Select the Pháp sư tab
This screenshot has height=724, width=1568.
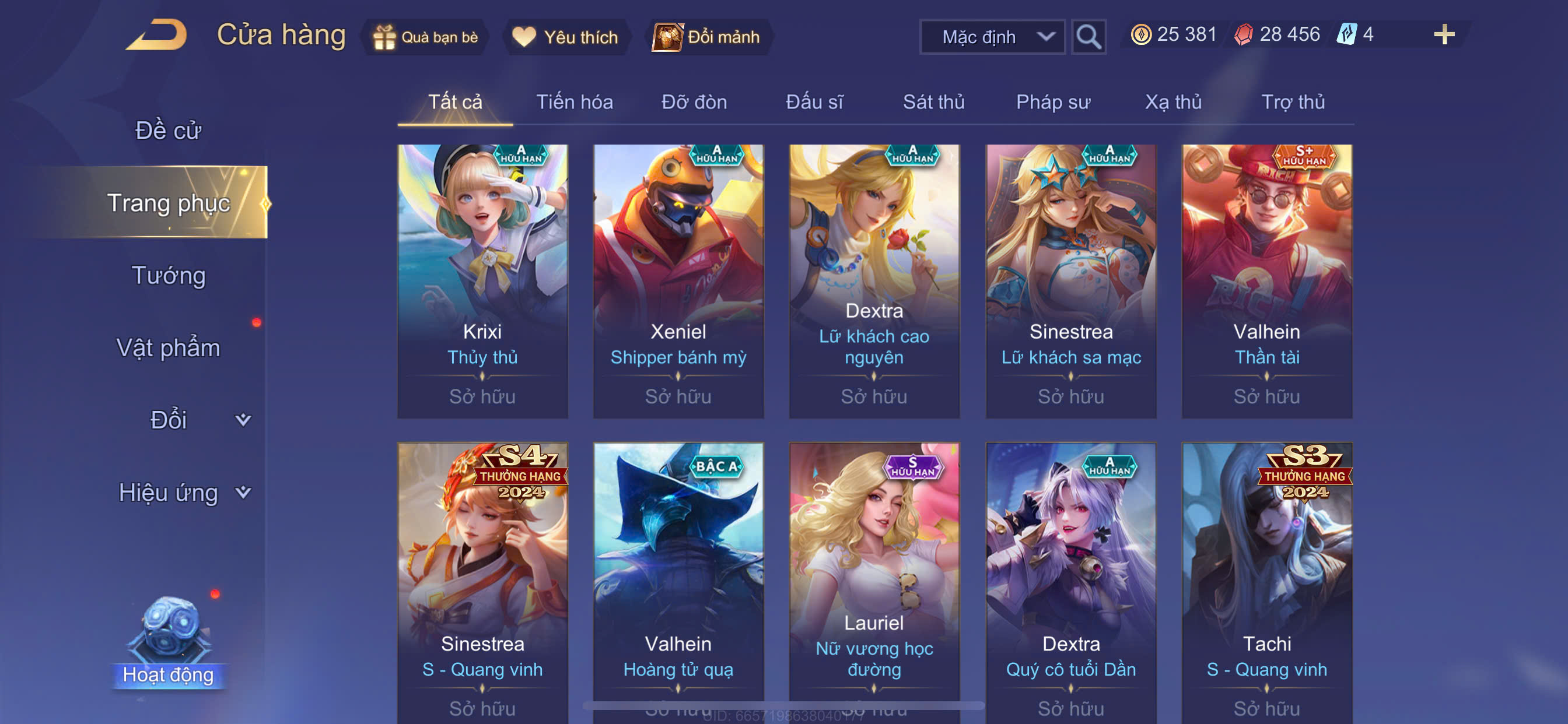1053,101
